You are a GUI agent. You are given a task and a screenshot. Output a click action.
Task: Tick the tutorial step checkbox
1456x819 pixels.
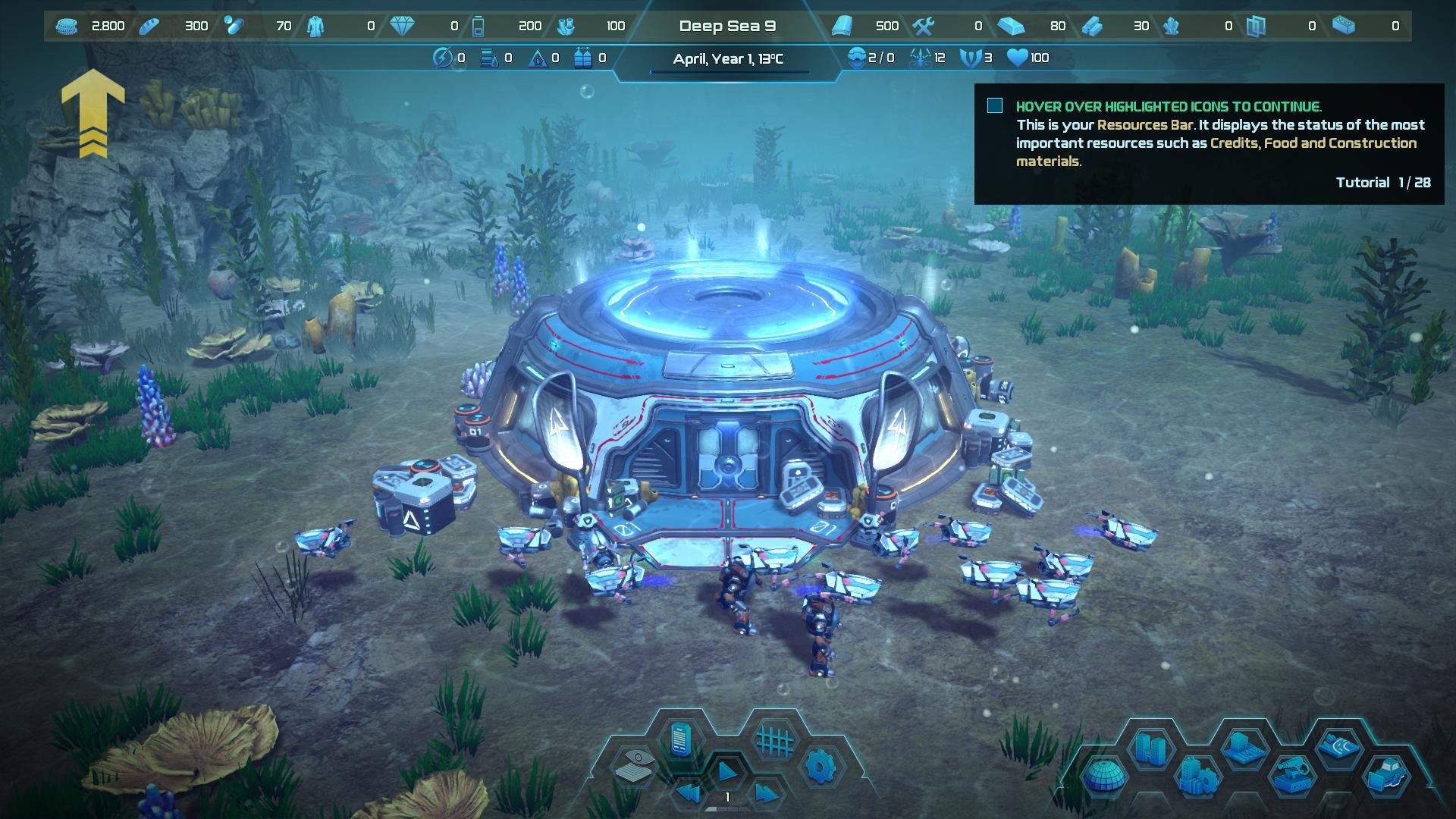point(995,106)
